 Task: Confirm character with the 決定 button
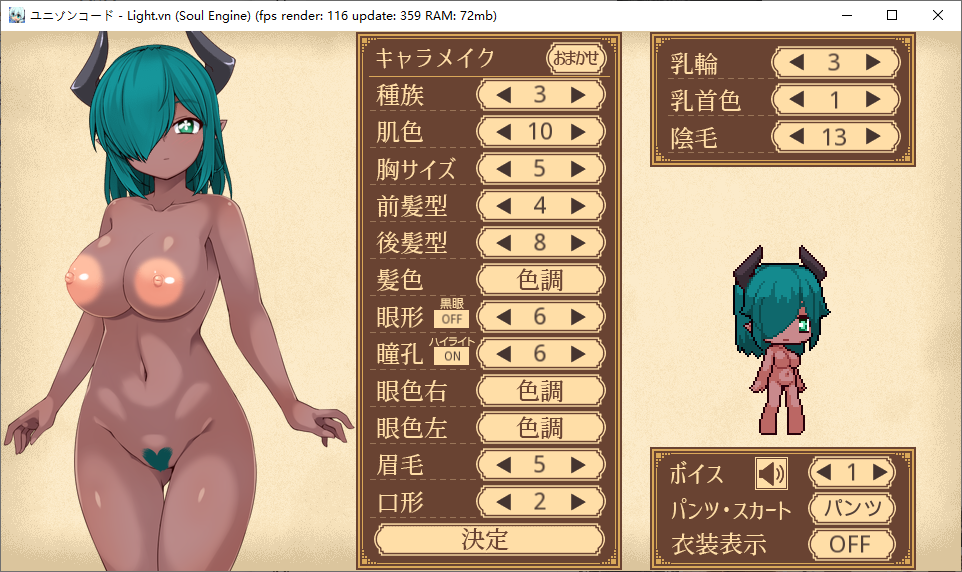pos(489,540)
